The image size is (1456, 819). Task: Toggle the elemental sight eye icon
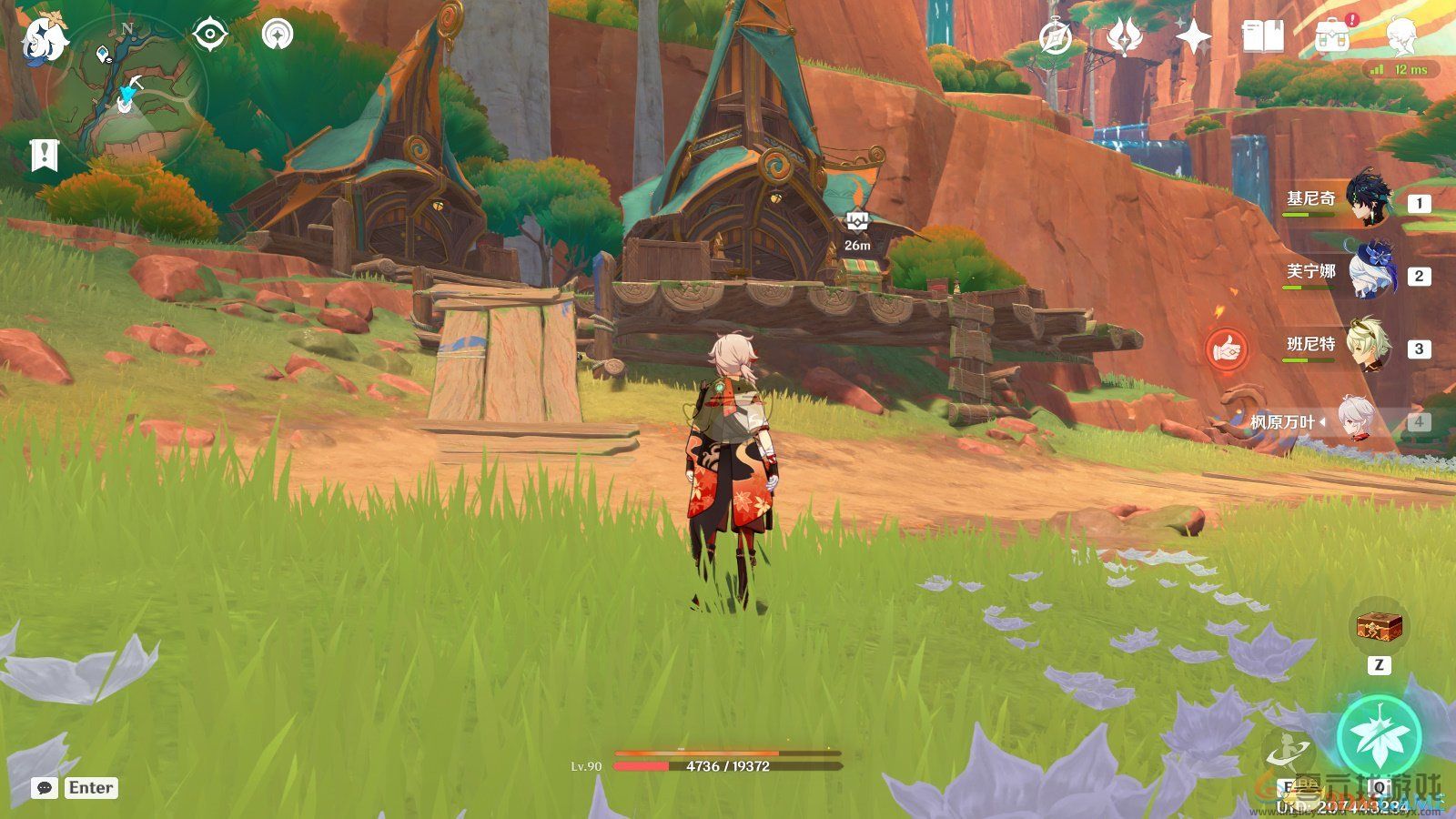(210, 35)
